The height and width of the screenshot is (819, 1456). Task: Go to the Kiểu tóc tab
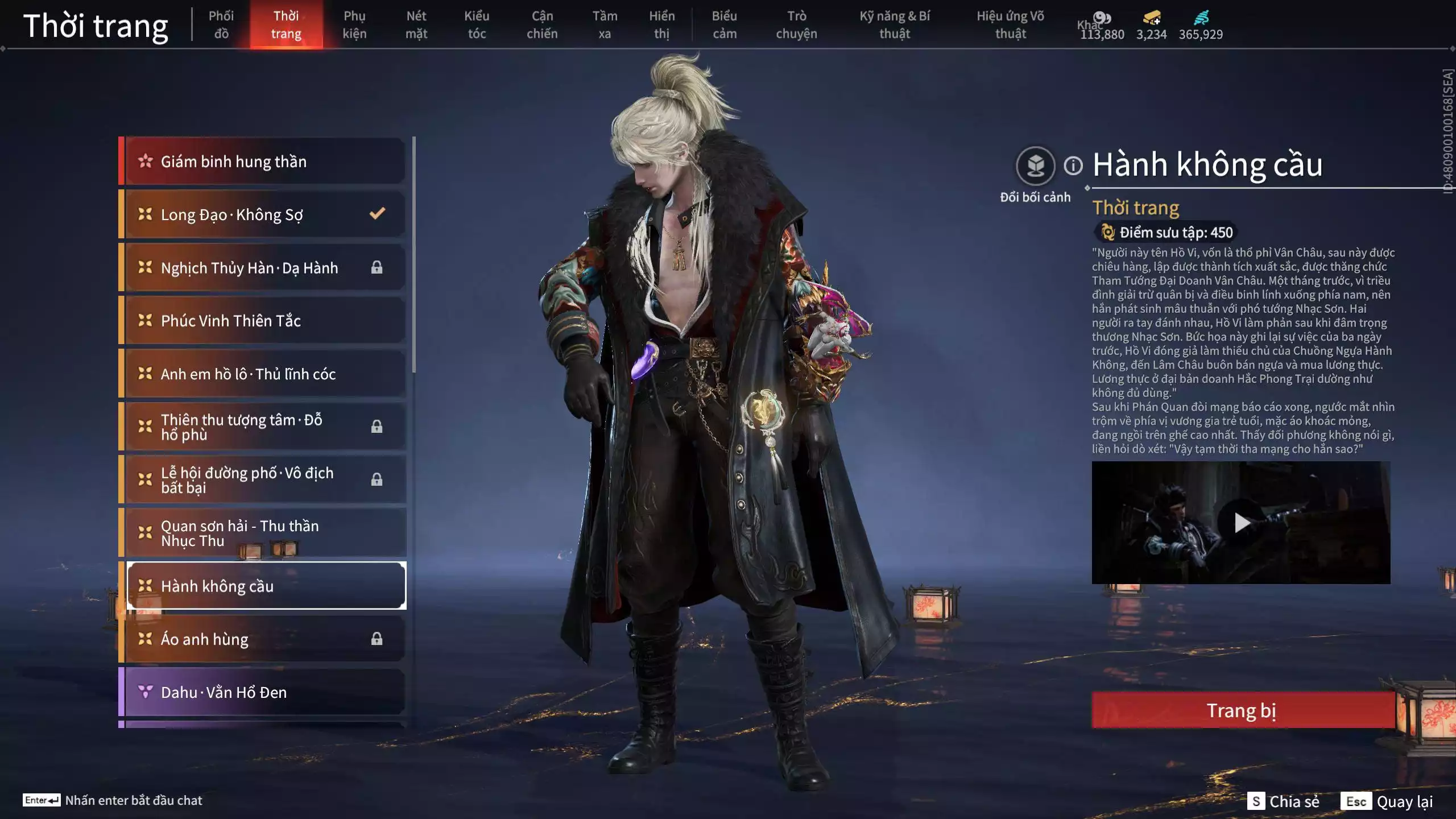click(477, 24)
